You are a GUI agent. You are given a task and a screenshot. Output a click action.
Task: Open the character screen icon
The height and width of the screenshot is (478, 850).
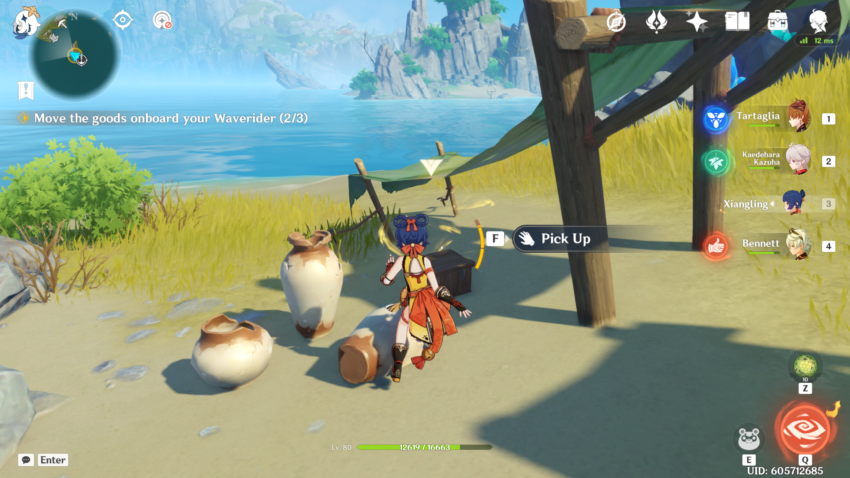point(819,21)
